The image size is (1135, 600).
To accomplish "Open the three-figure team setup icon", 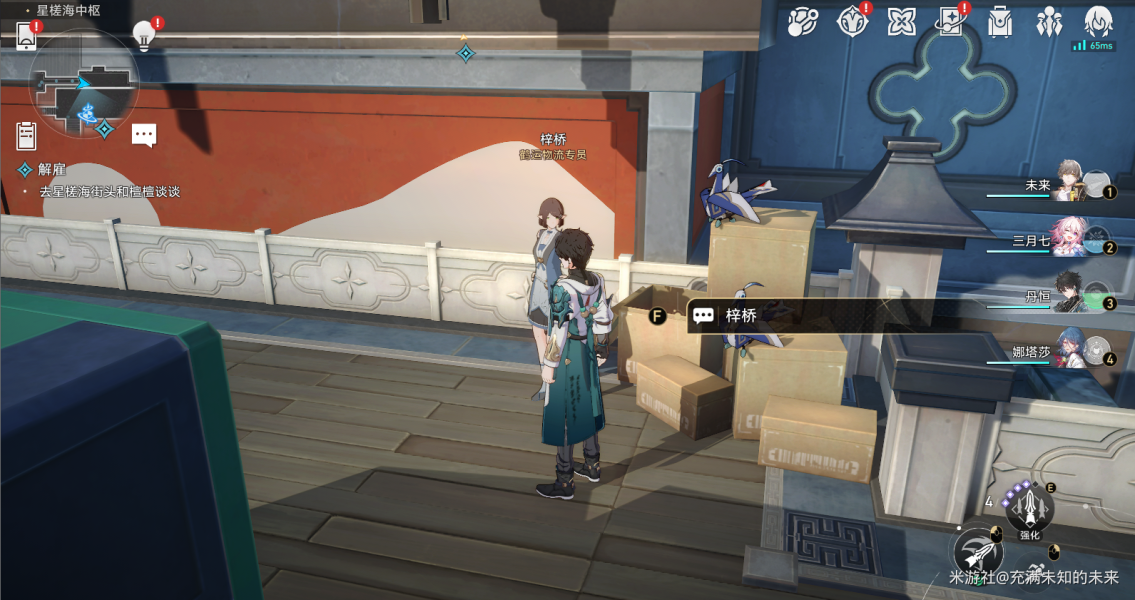I will [x=1049, y=21].
